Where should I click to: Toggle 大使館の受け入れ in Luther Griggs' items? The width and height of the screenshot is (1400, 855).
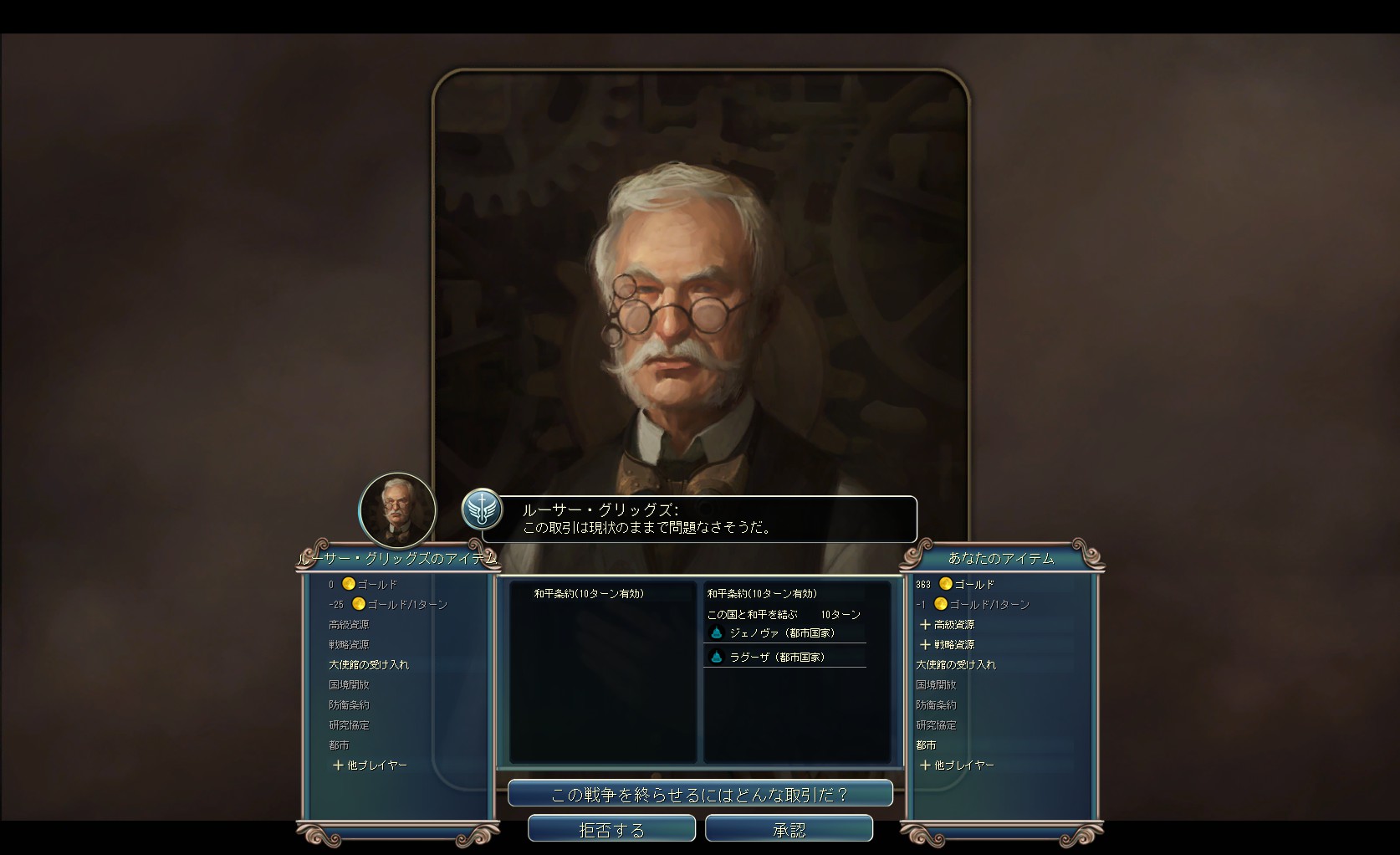(370, 664)
